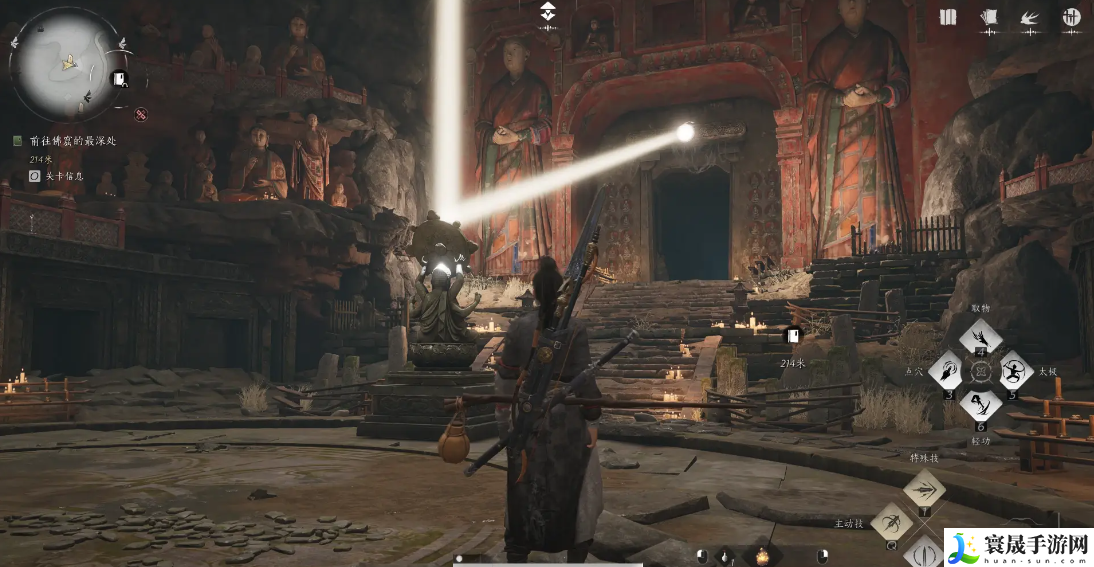
Task: Open the book icon in the top bar
Action: [949, 17]
